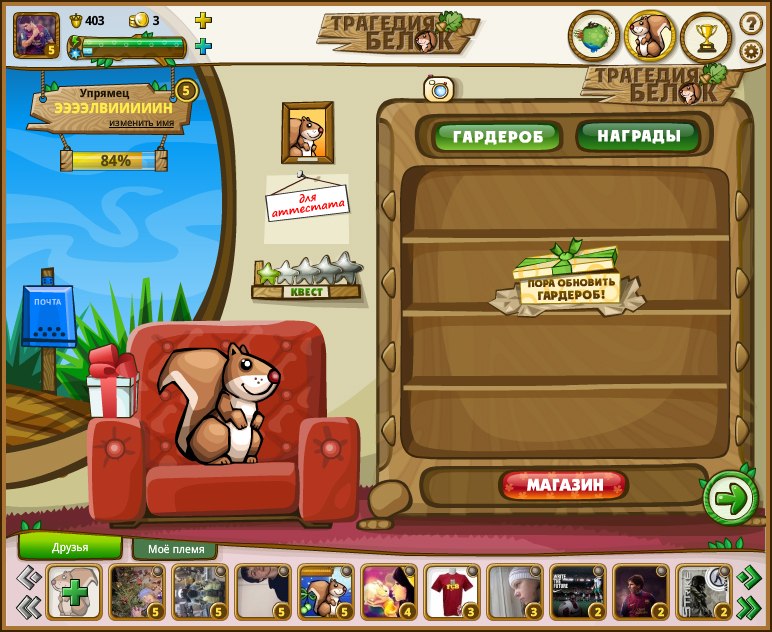Click the player avatar in top-left corner
This screenshot has width=772, height=632.
(x=36, y=36)
